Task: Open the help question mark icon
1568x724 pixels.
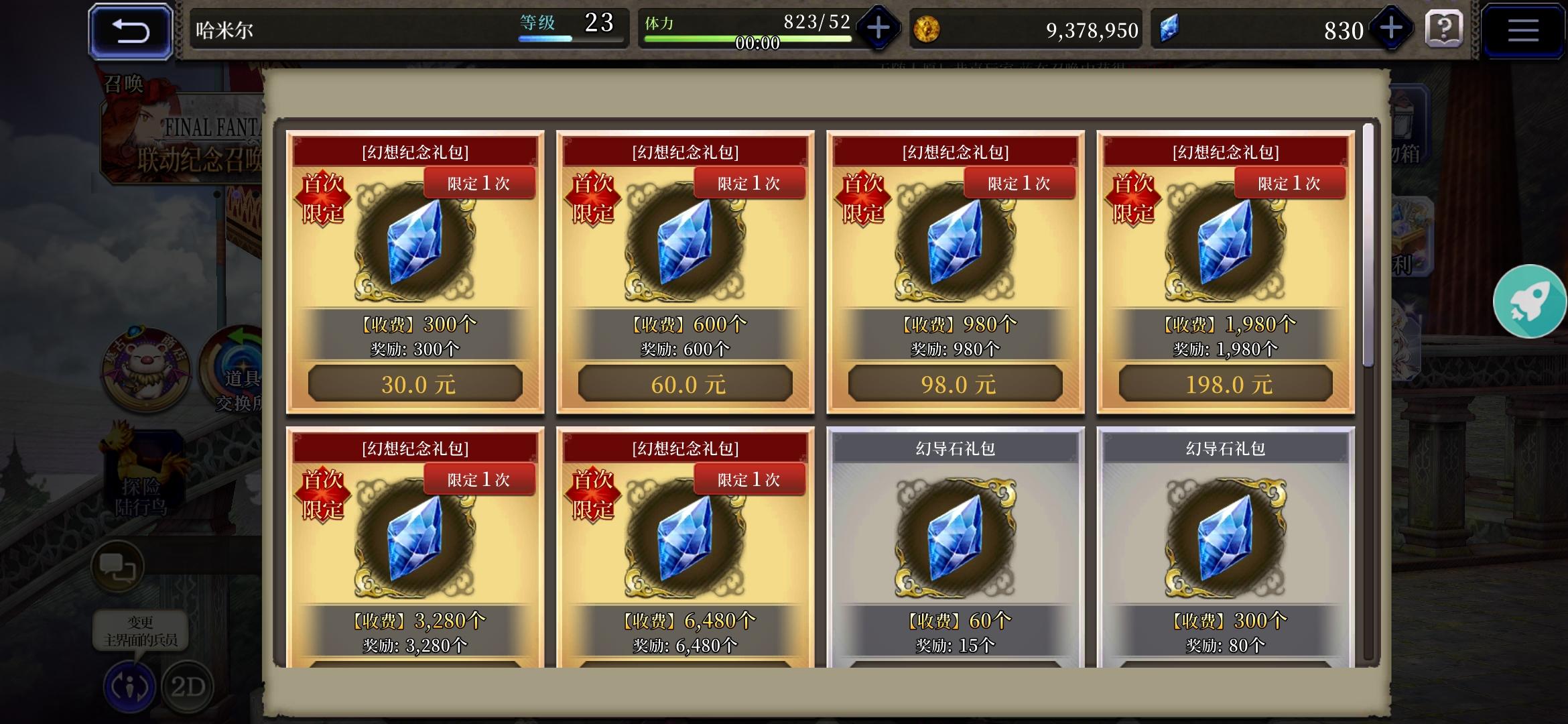Action: point(1445,29)
